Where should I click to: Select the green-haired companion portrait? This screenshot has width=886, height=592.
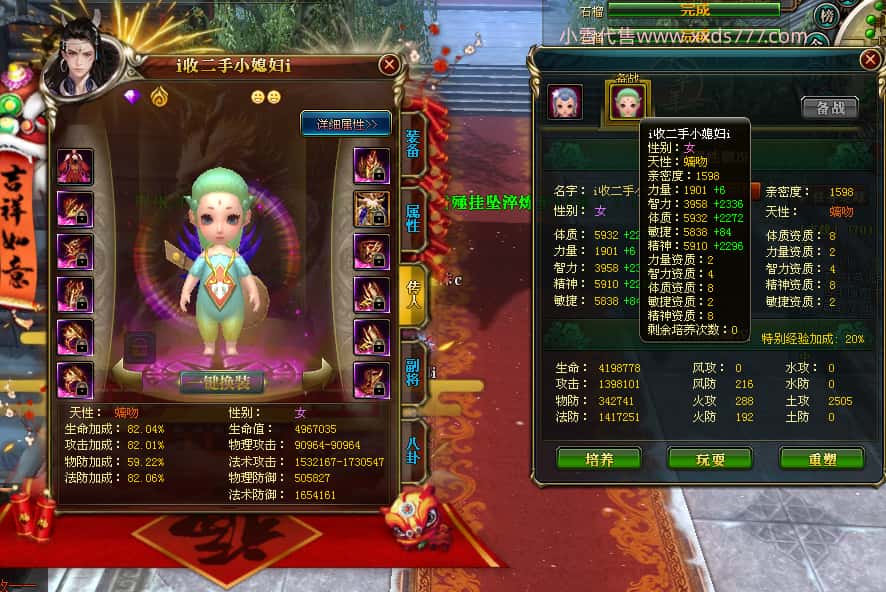pyautogui.click(x=628, y=100)
